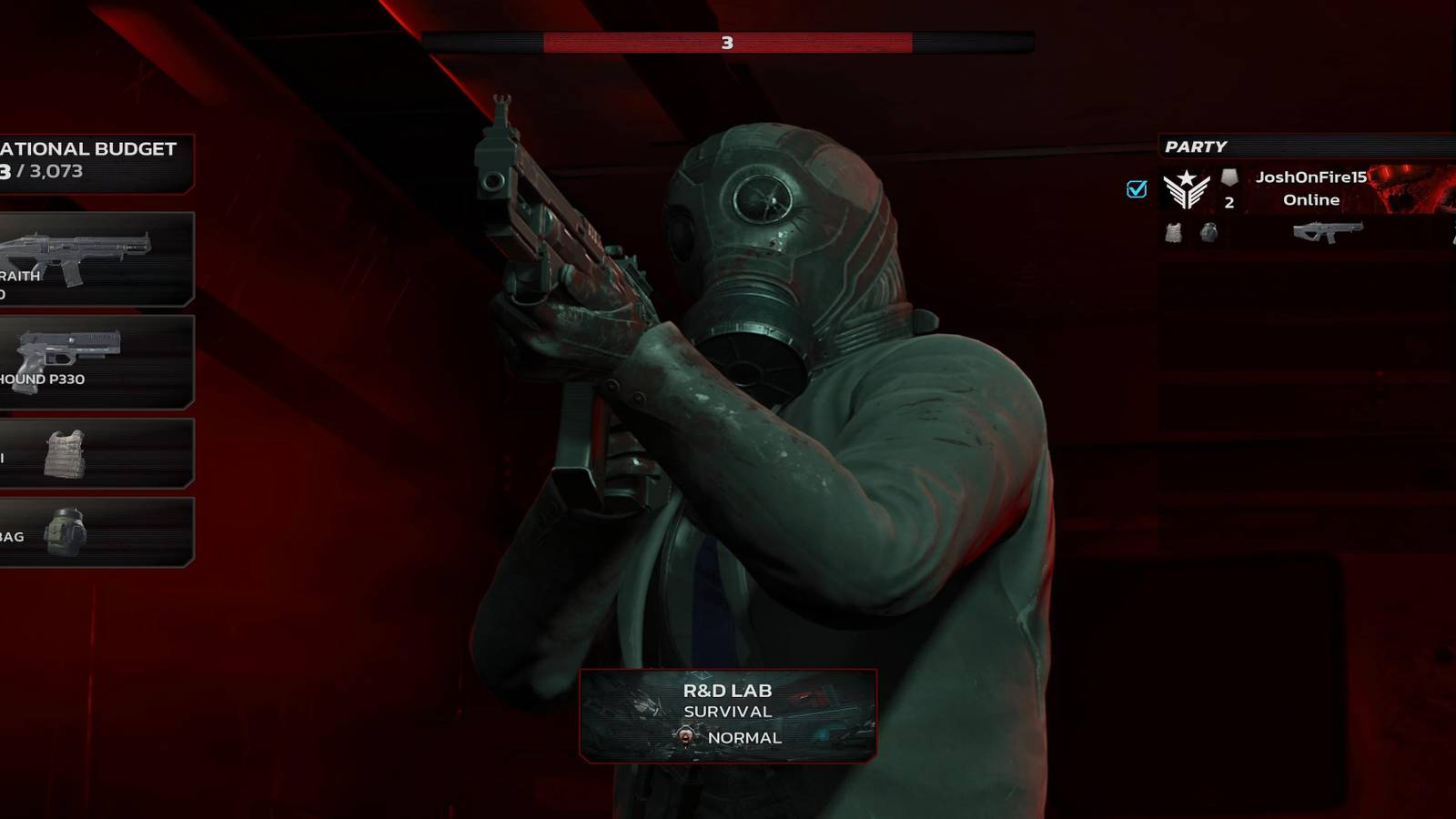Select the Hound P330 pistol slot
This screenshot has height=819, width=1456.
(x=91, y=359)
